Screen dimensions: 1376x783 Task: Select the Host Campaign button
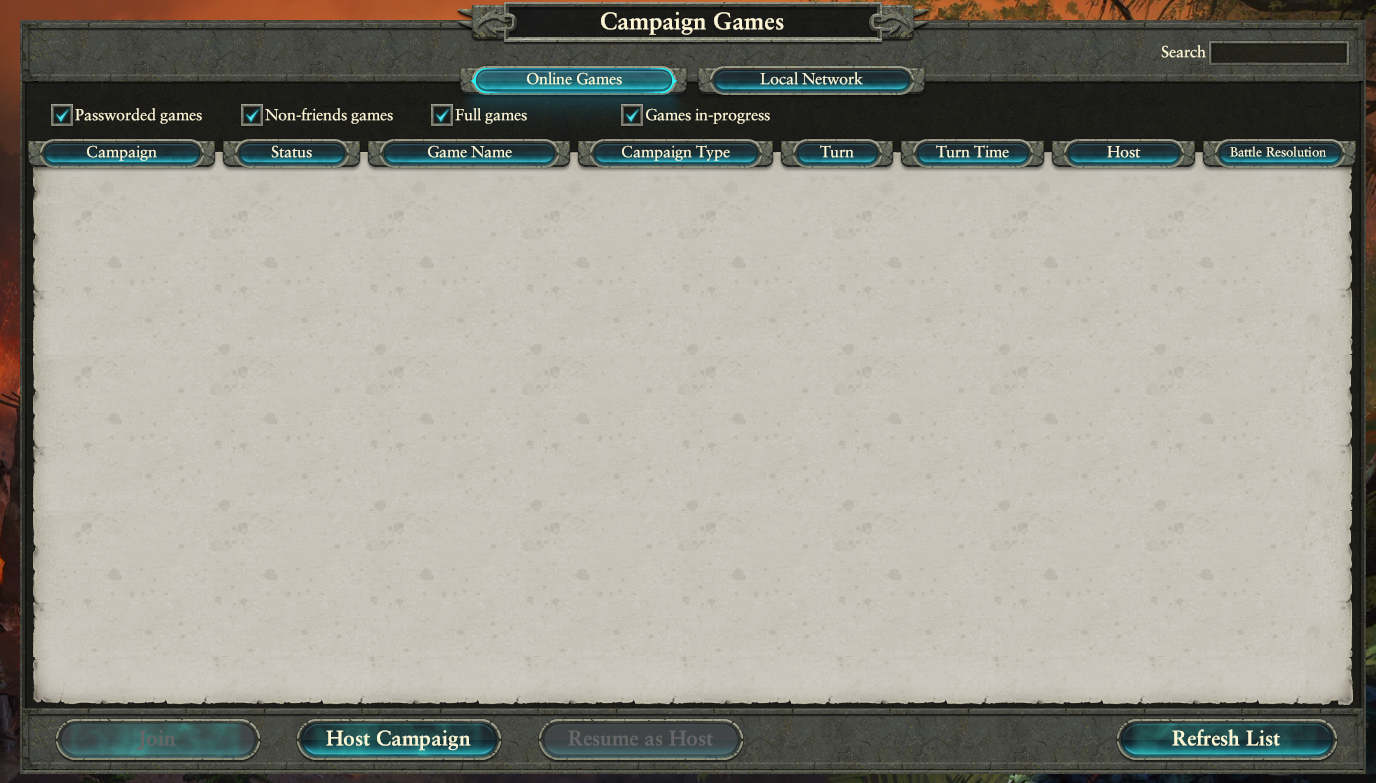(398, 739)
